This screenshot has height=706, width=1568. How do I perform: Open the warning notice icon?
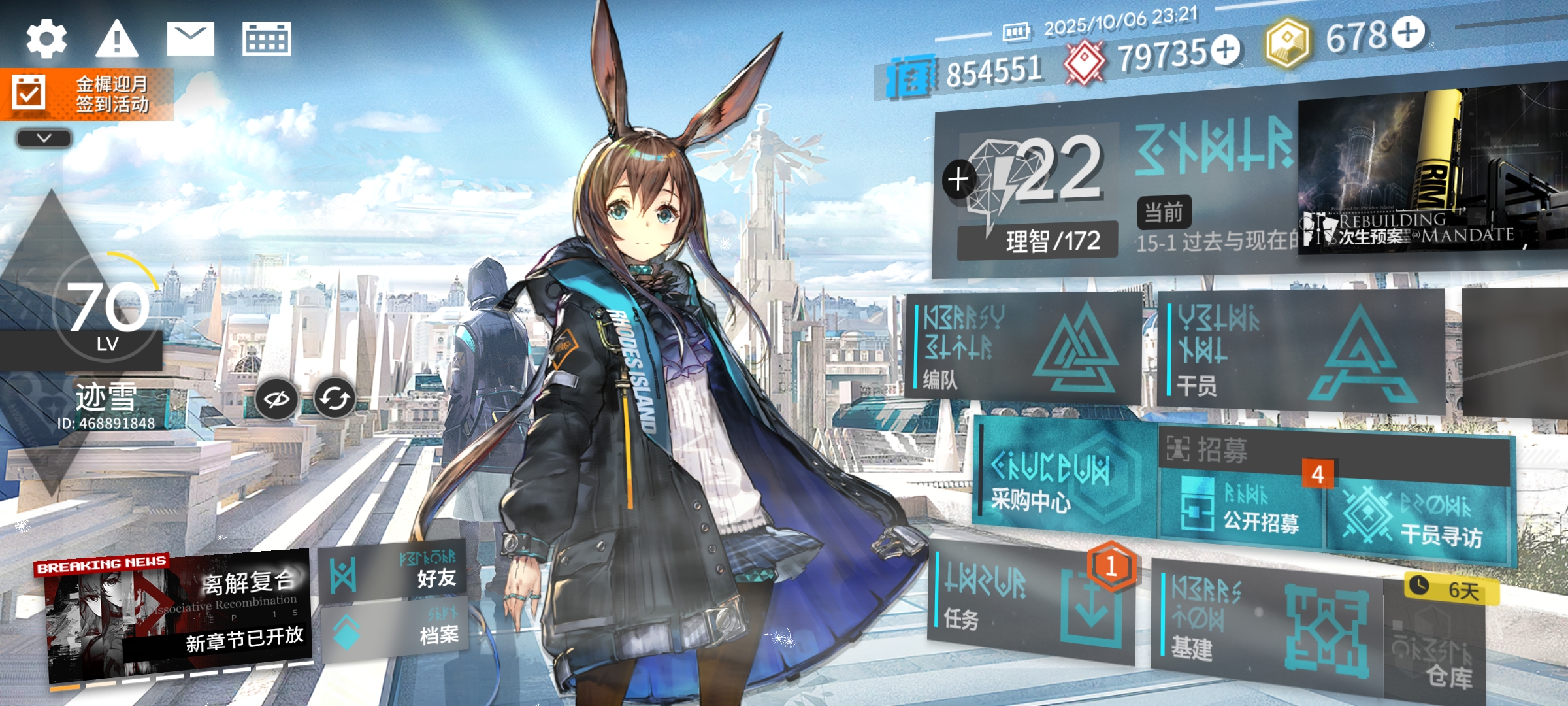pos(117,39)
